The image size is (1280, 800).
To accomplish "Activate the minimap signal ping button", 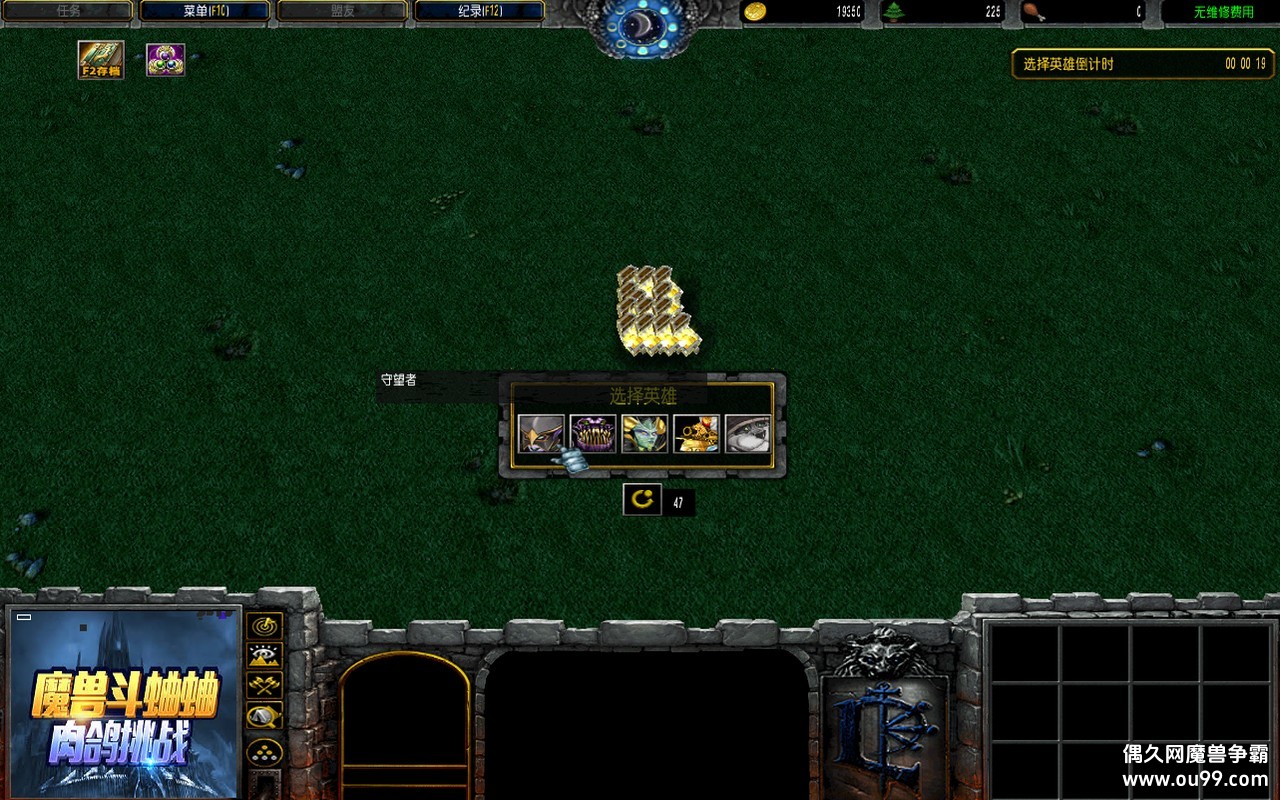I will point(265,626).
